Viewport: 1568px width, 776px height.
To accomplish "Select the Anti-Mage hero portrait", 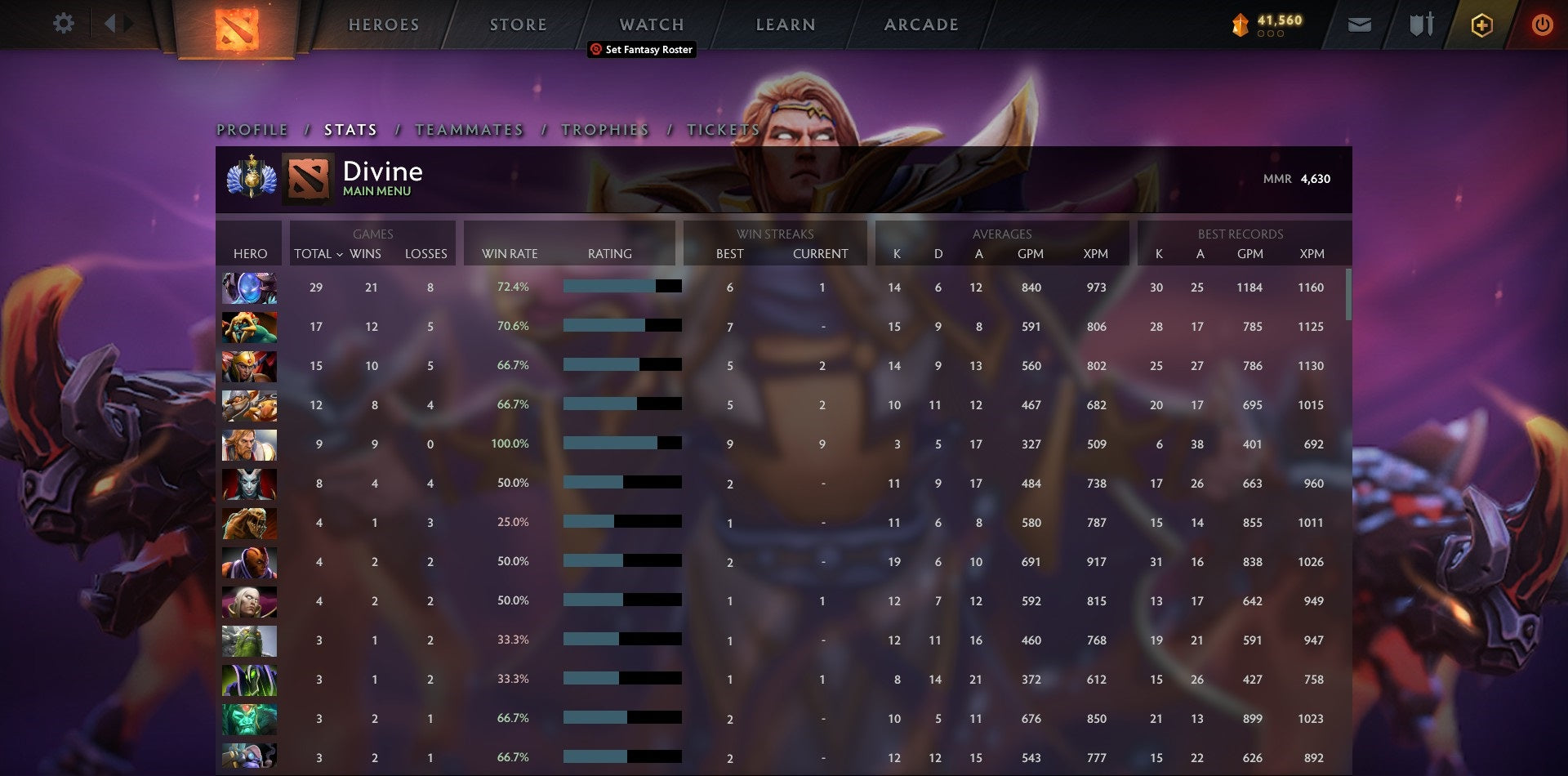I will coord(249,562).
